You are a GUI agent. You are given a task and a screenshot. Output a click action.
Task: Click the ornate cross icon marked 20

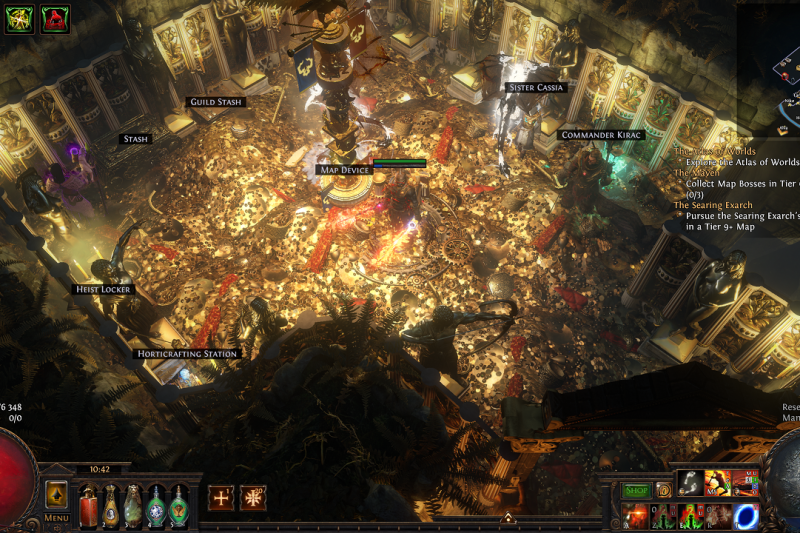coord(253,497)
